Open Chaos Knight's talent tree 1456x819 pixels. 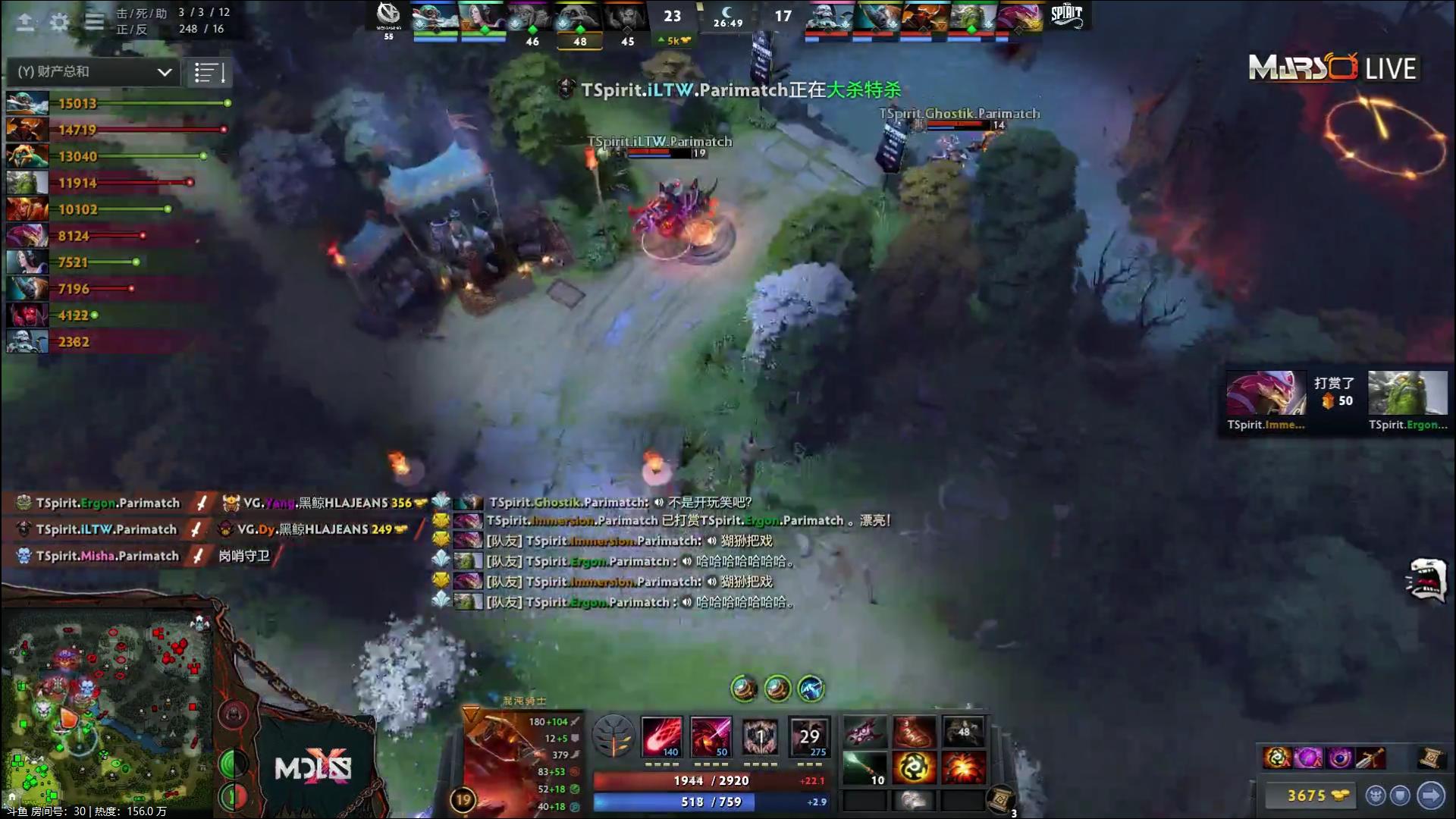point(613,736)
